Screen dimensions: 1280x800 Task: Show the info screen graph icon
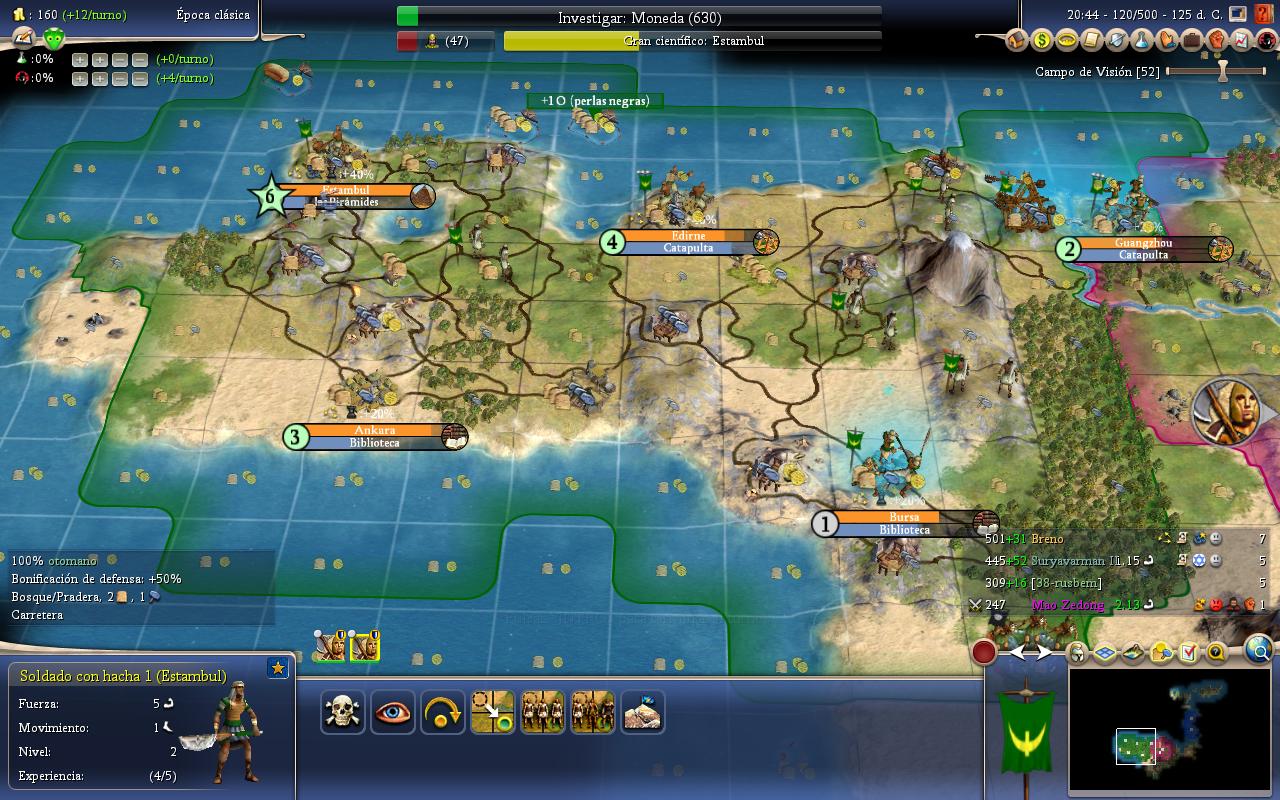[x=1241, y=41]
